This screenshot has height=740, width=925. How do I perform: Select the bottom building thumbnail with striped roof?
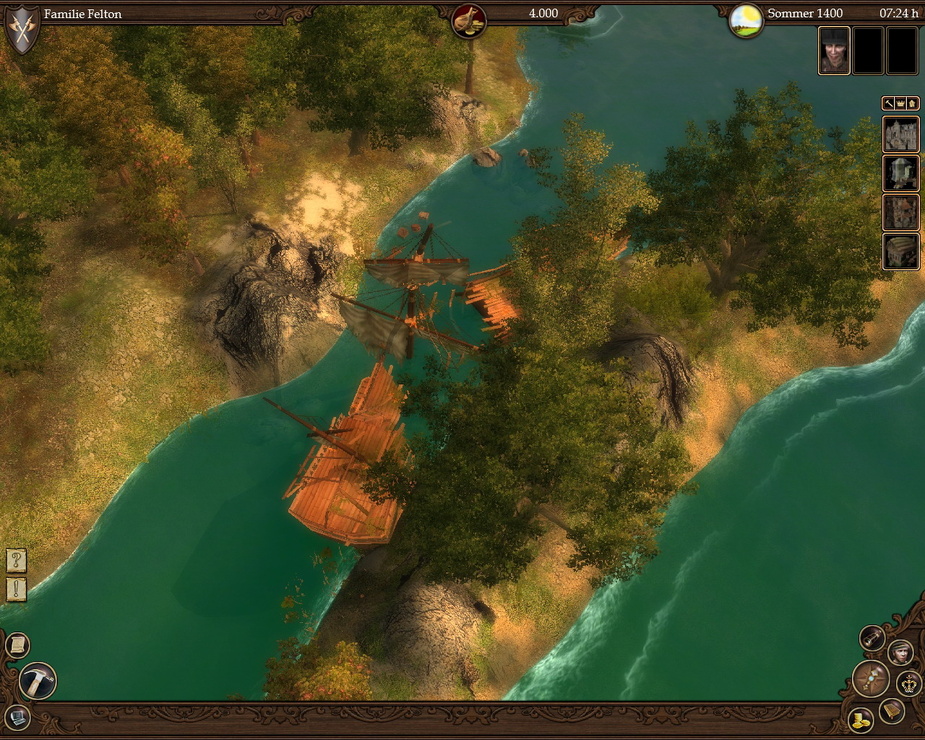pos(901,251)
